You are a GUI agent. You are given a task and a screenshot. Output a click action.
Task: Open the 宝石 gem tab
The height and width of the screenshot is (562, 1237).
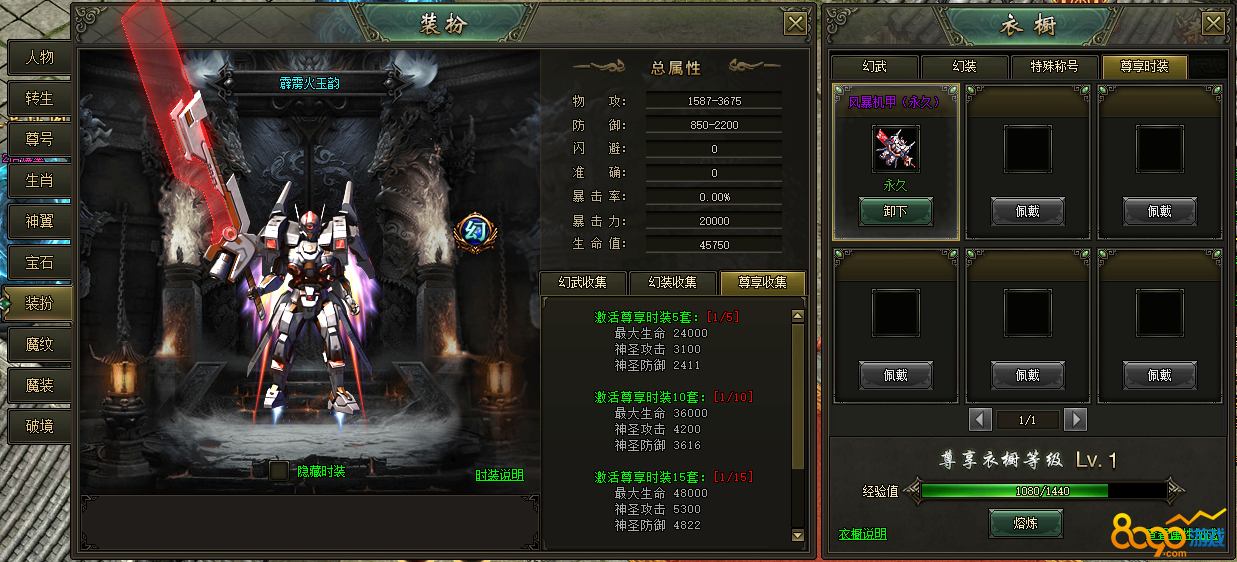(39, 262)
